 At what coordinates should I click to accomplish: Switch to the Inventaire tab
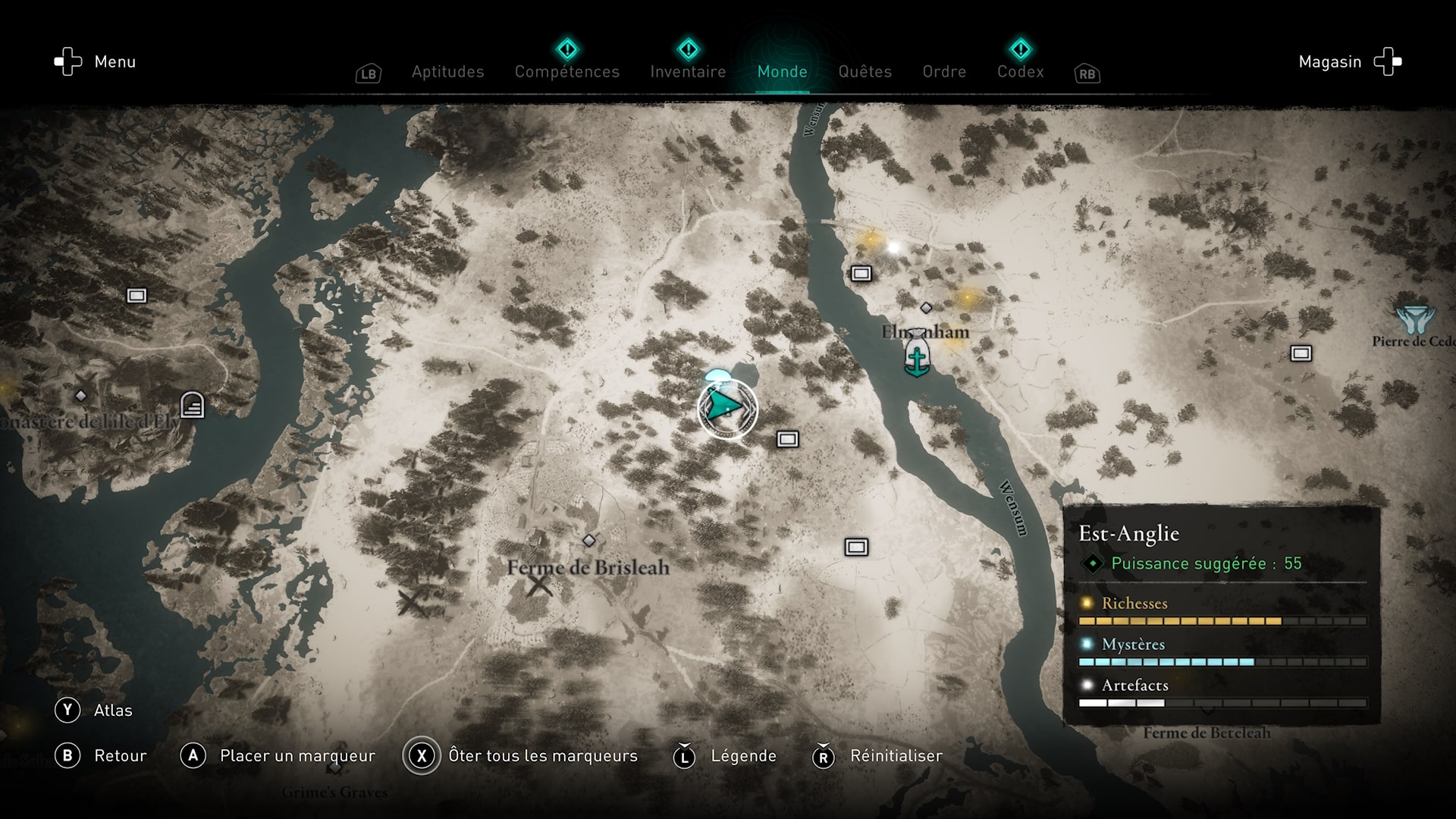pos(688,72)
